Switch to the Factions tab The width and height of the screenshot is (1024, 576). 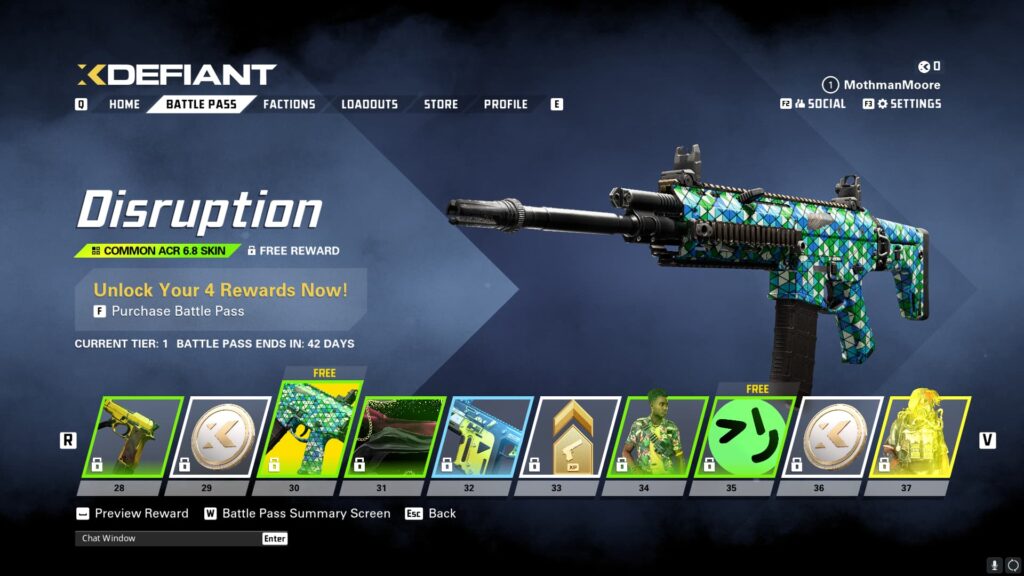coord(289,104)
